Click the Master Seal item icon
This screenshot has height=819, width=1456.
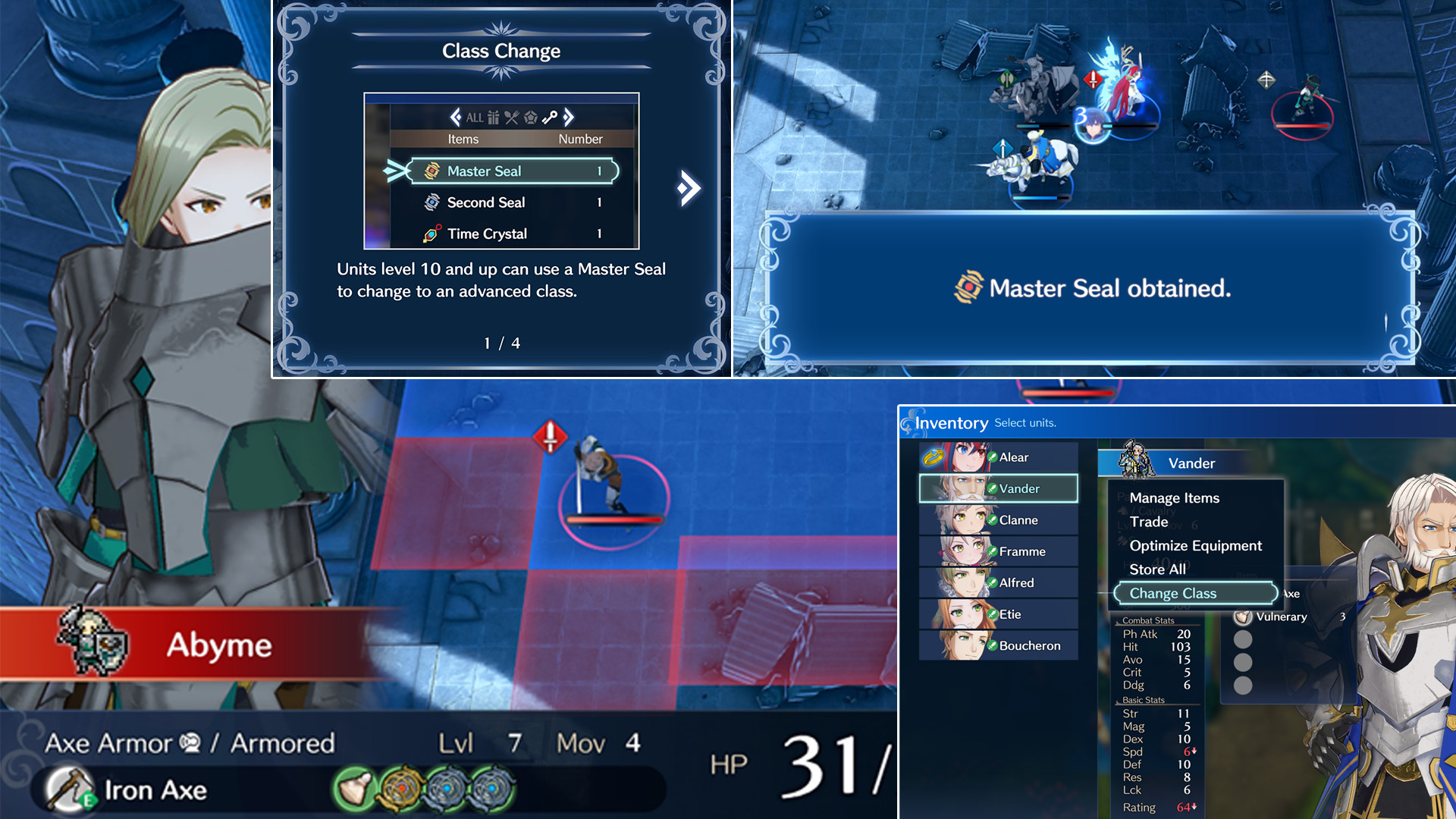pos(432,171)
